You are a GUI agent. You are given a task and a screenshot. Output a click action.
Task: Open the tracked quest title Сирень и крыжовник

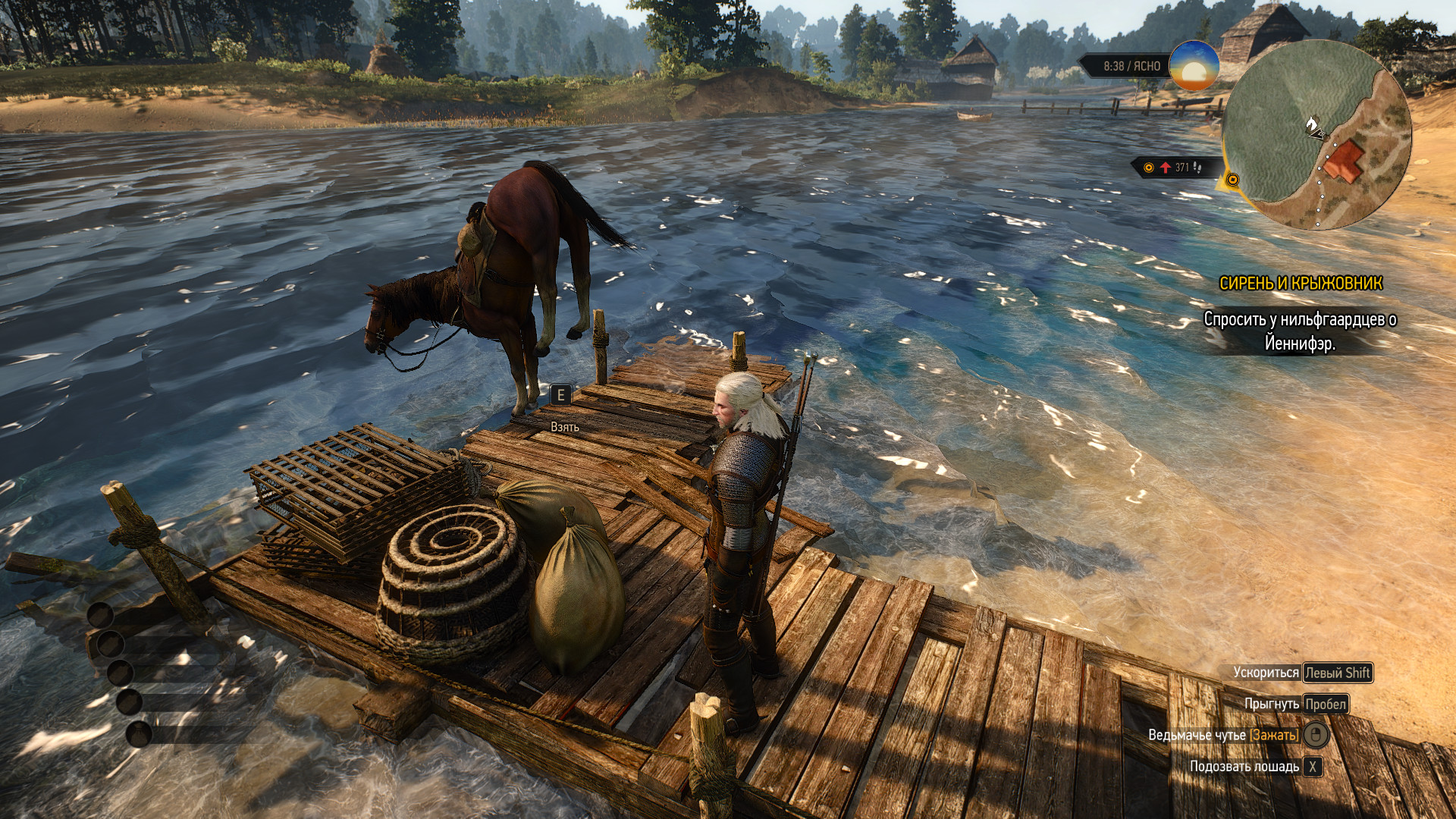1301,284
